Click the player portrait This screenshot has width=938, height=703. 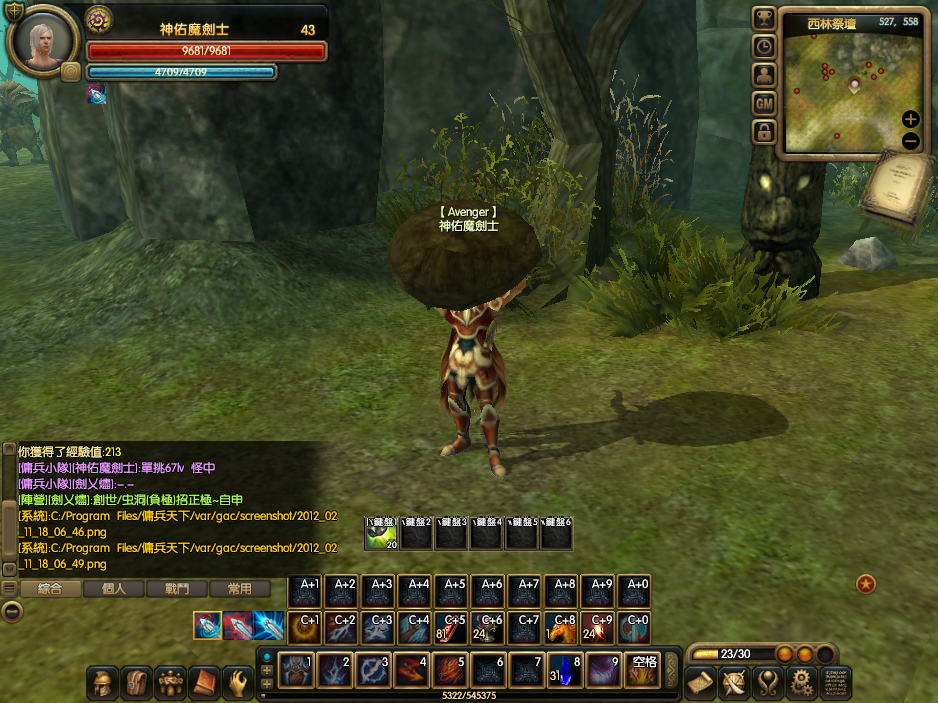coord(44,42)
